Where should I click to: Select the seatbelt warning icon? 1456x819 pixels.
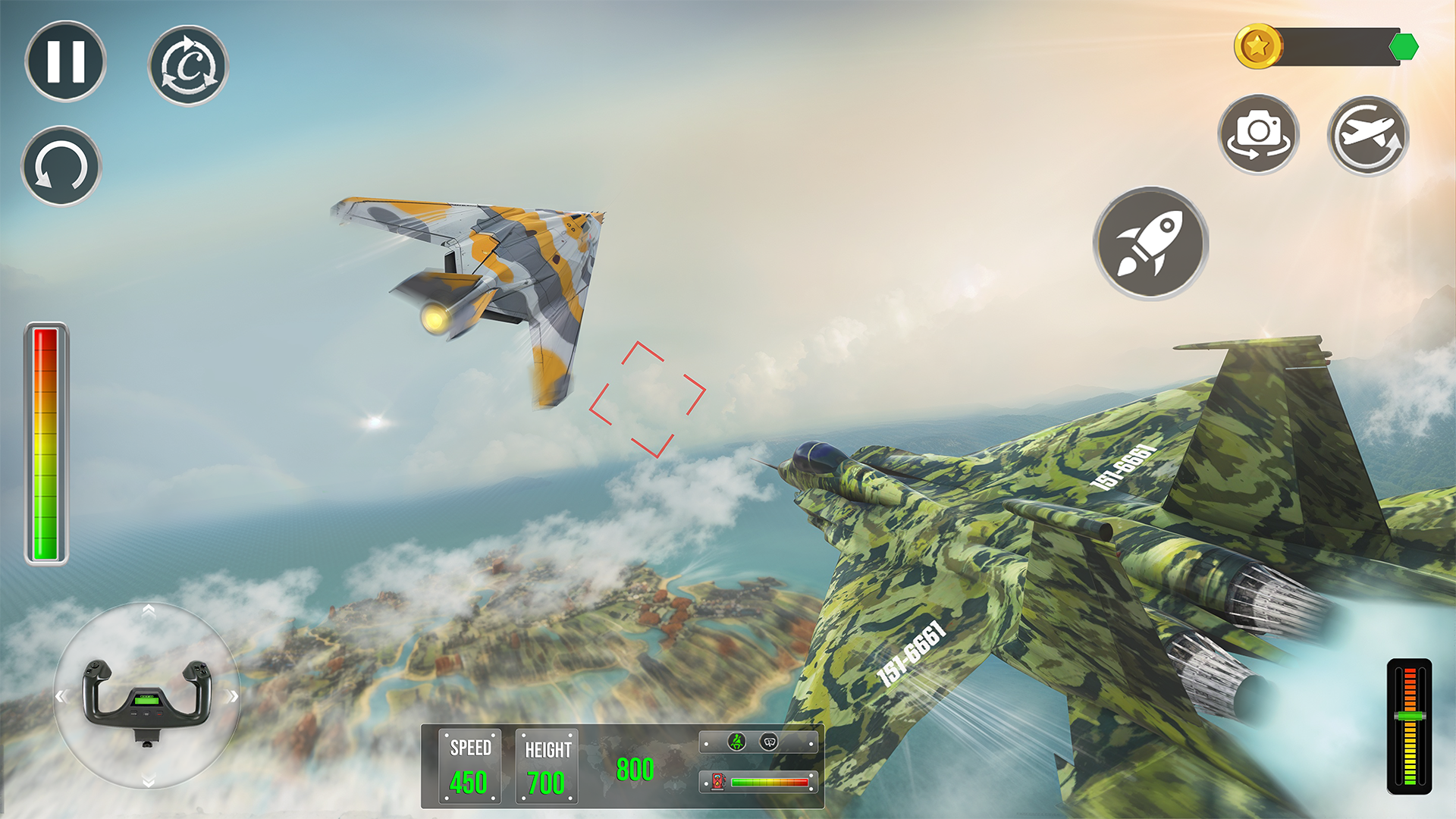[x=737, y=742]
